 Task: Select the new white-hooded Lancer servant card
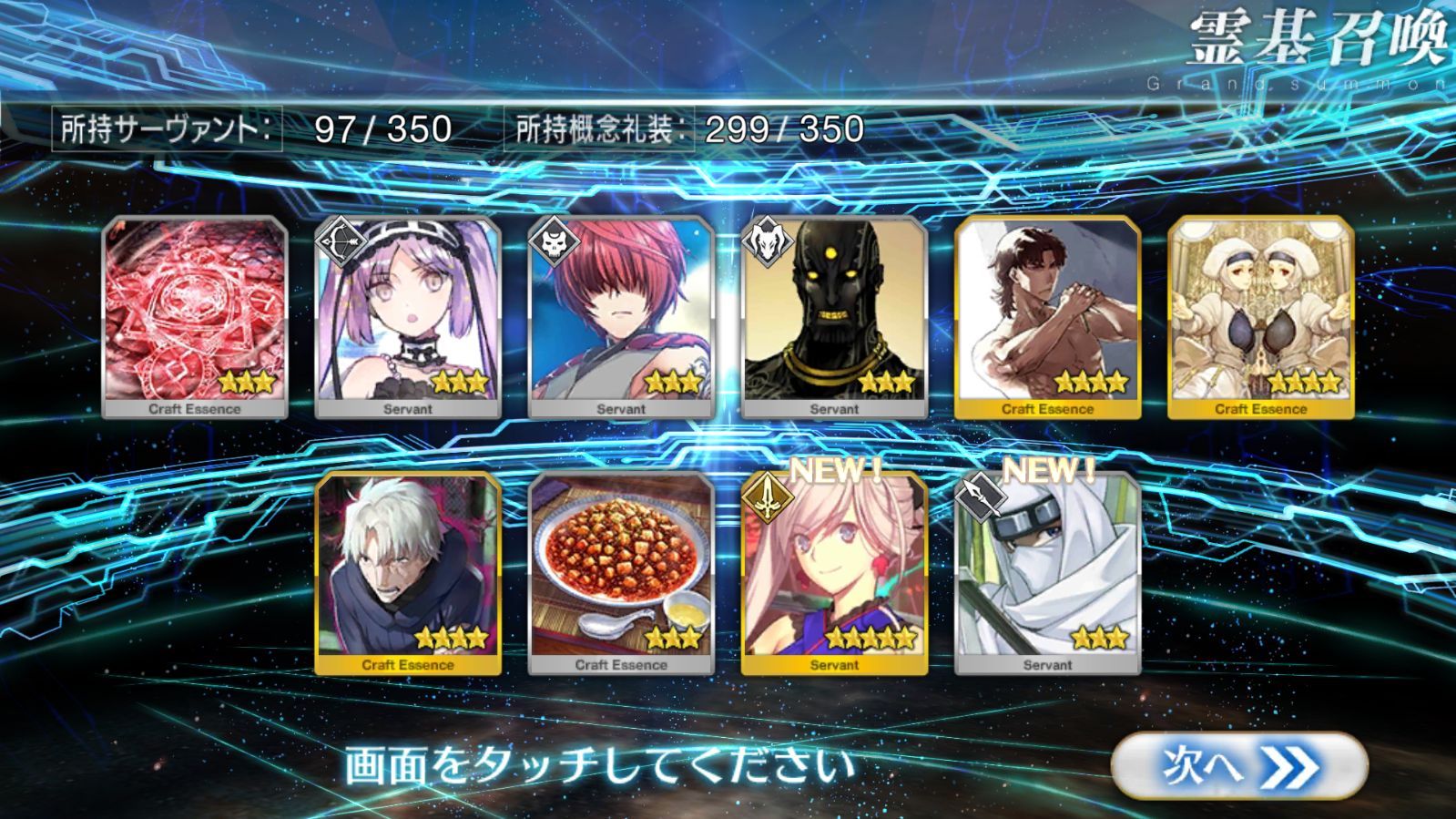1047,573
